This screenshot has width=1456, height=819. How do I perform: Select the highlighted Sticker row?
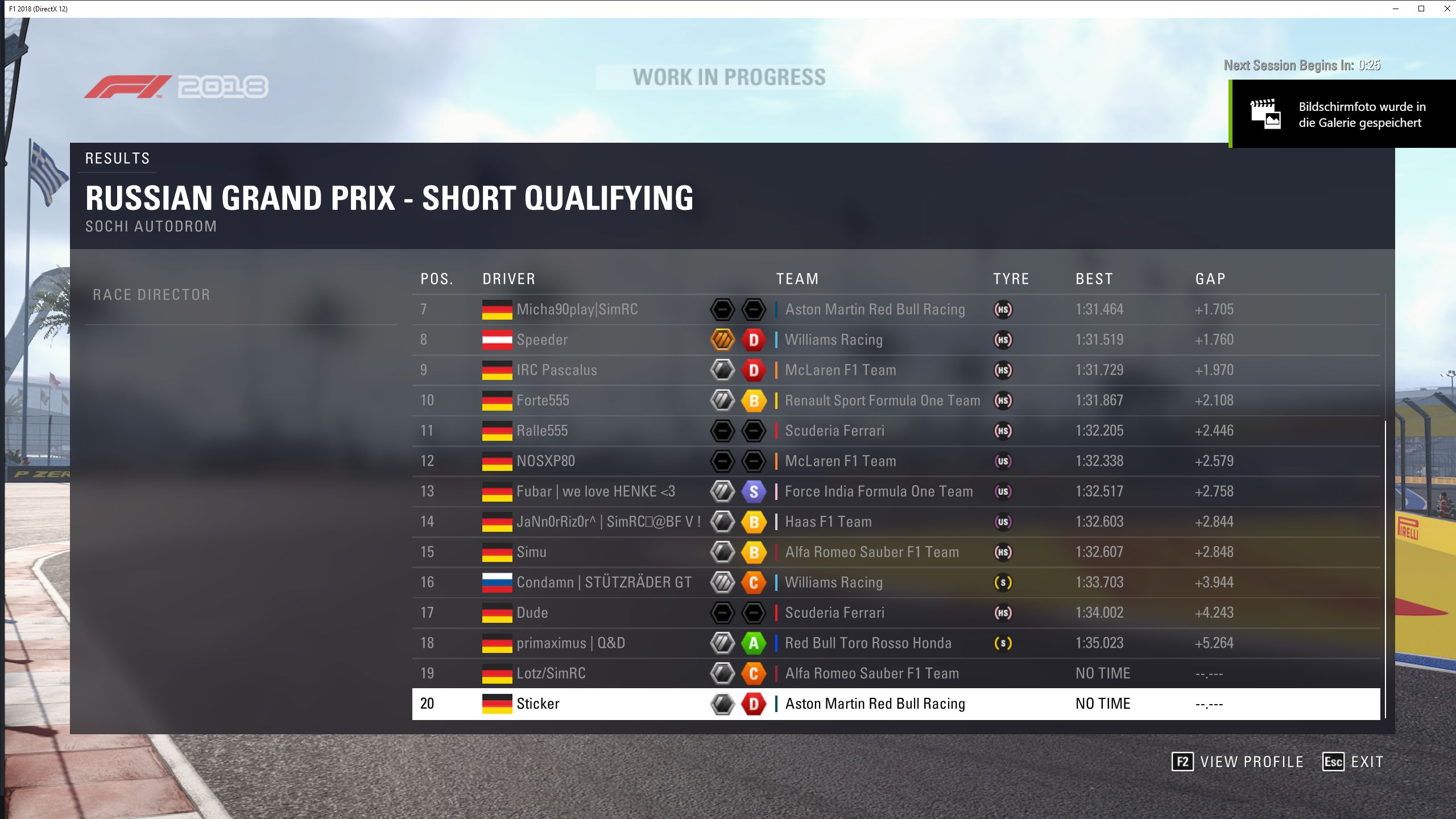537,704
